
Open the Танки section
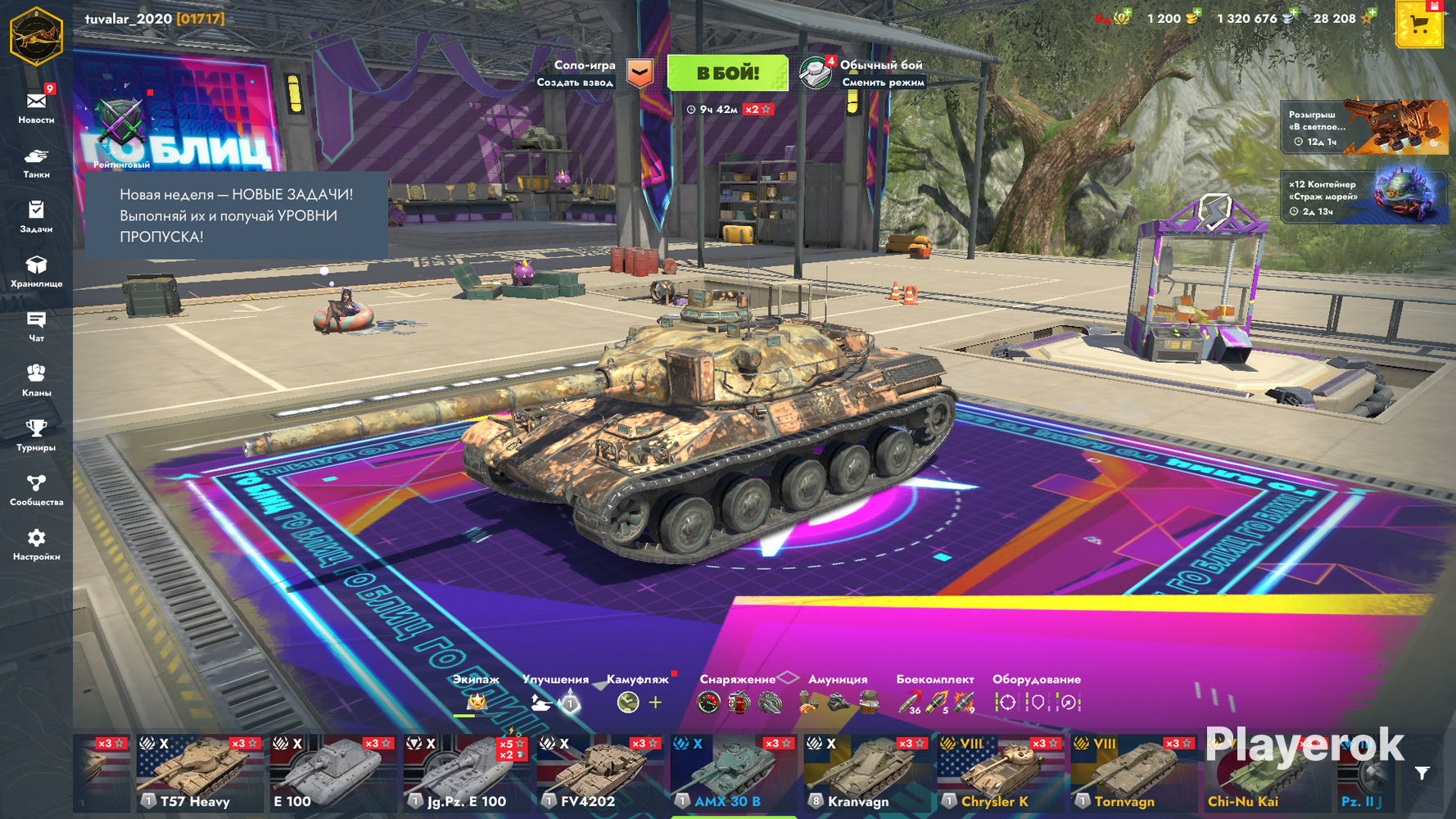pos(36,162)
